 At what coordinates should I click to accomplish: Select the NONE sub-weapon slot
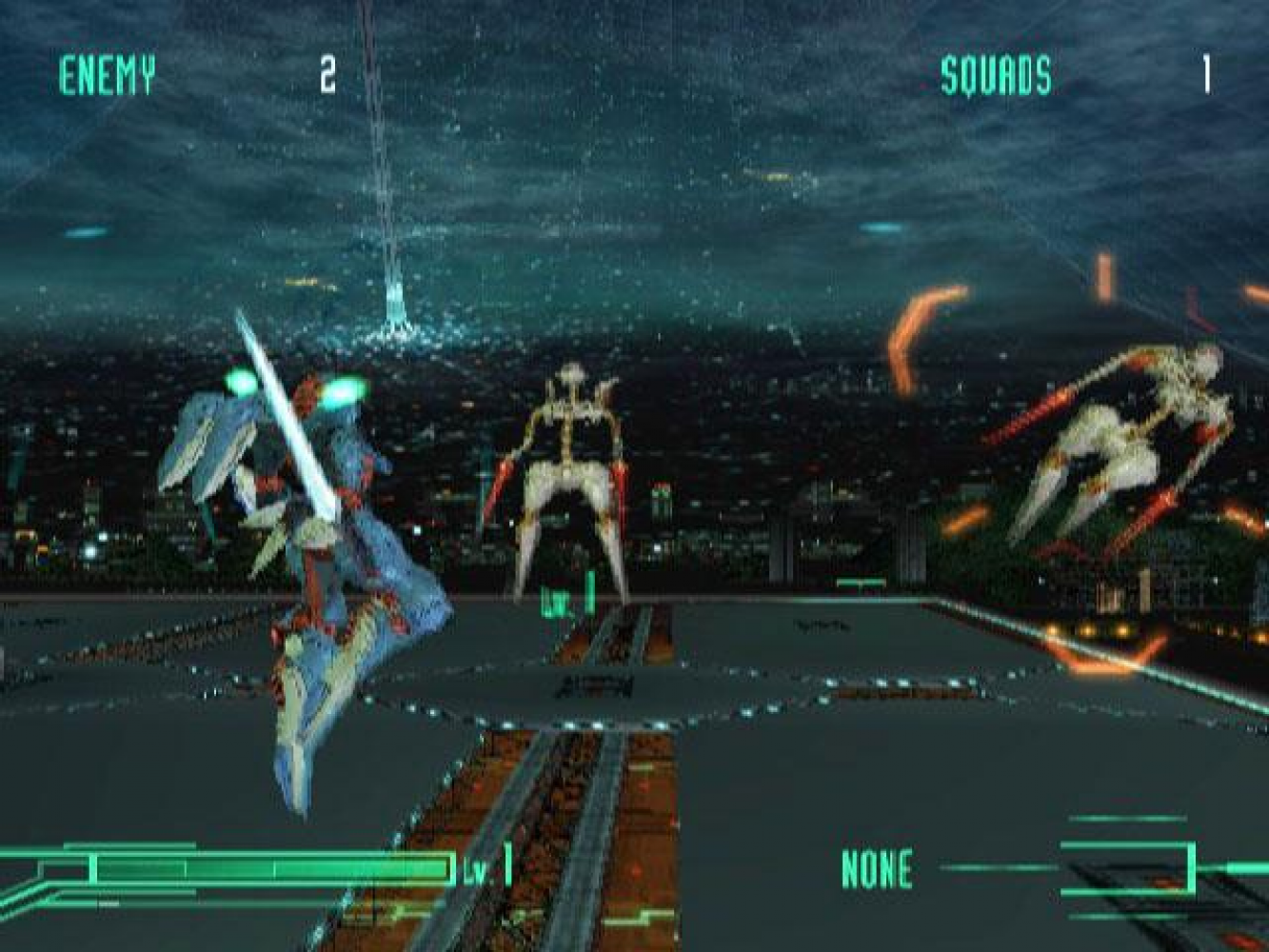877,868
